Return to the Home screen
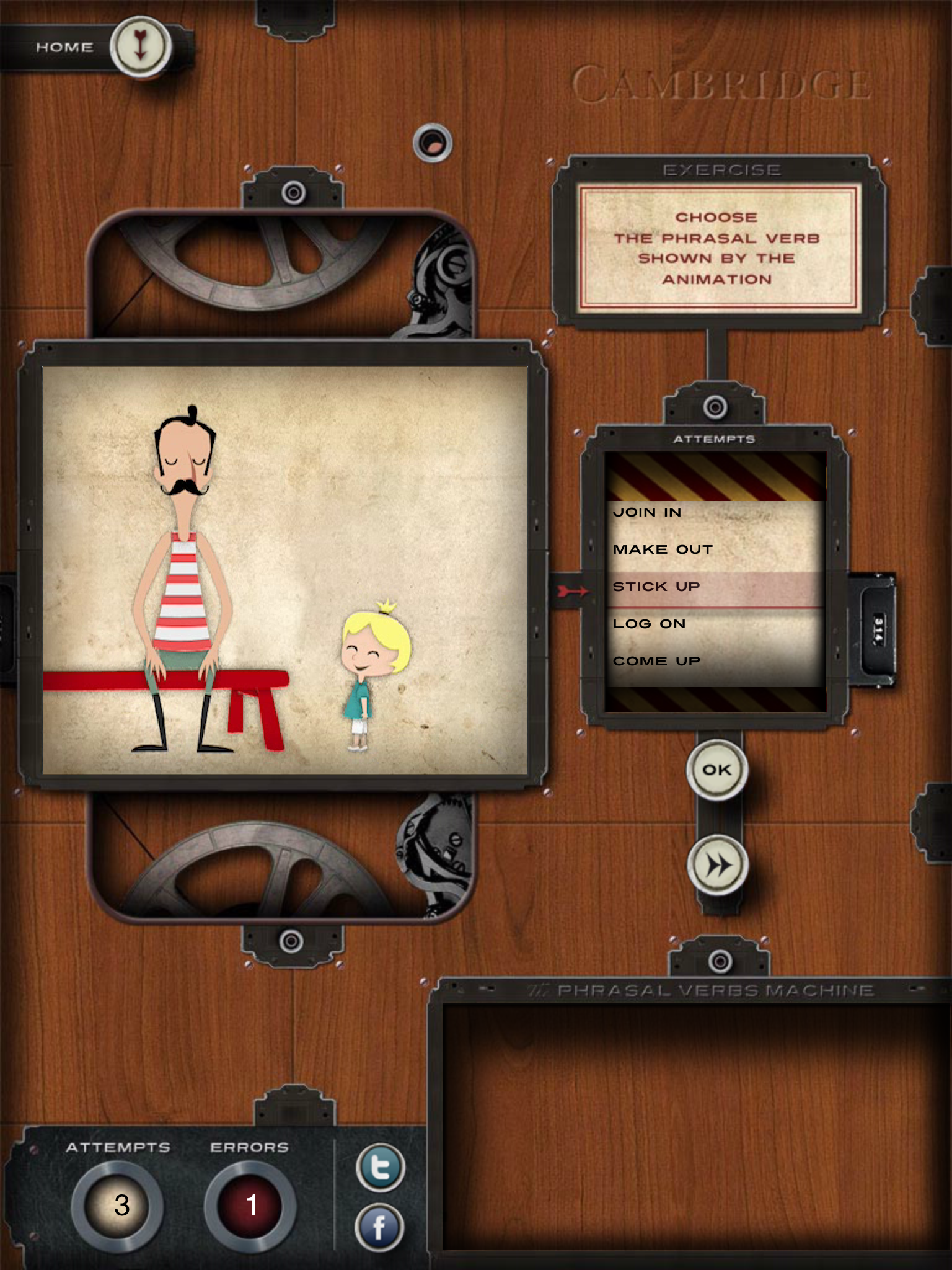 tap(140, 47)
